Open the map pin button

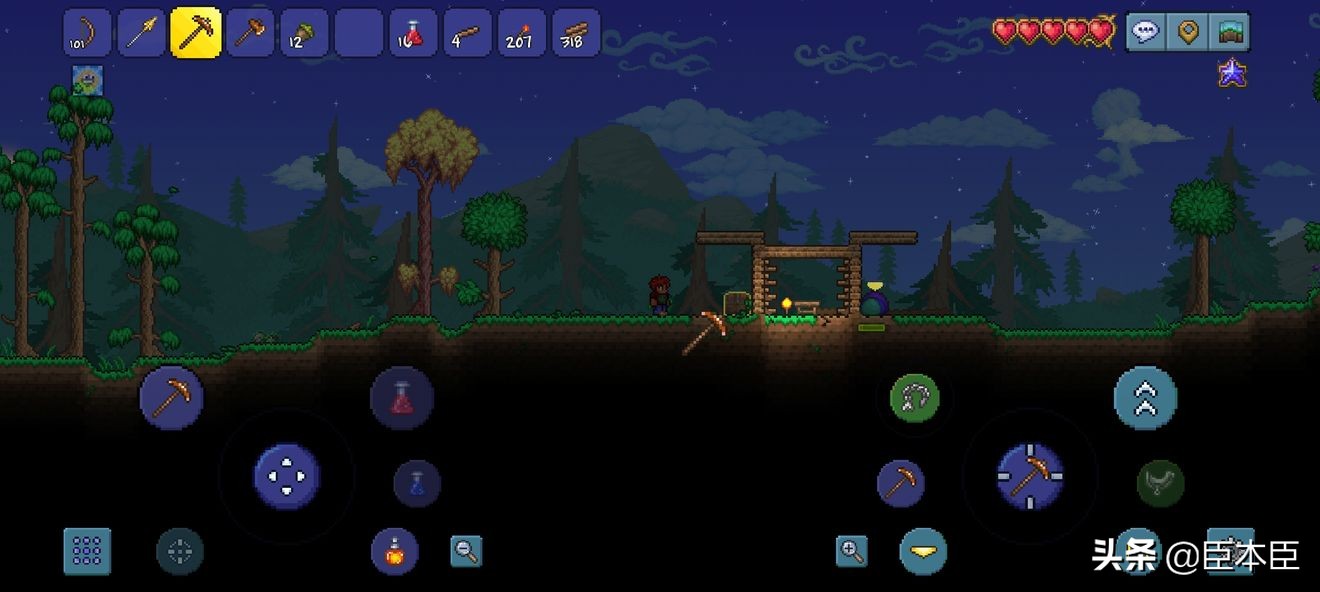coord(1188,32)
